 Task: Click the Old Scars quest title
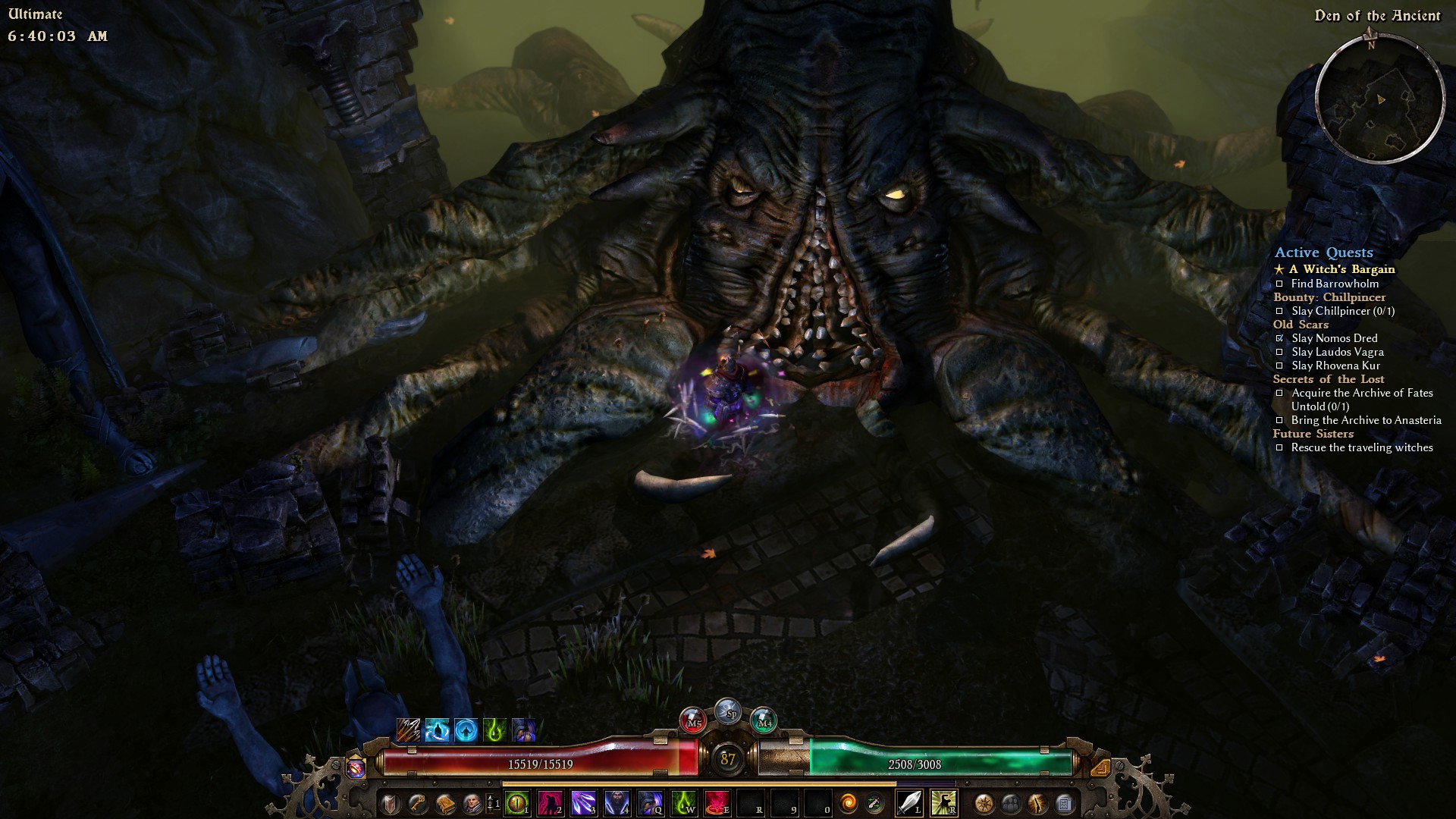[x=1301, y=325]
